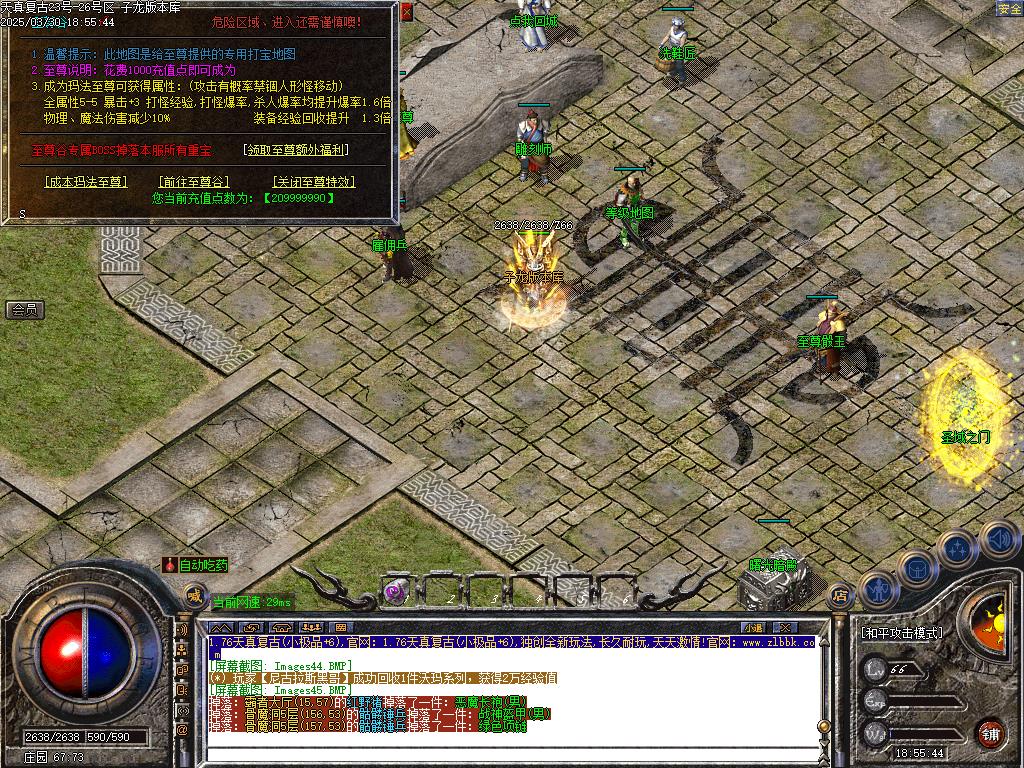Open the blue character figure orb

pos(877,590)
